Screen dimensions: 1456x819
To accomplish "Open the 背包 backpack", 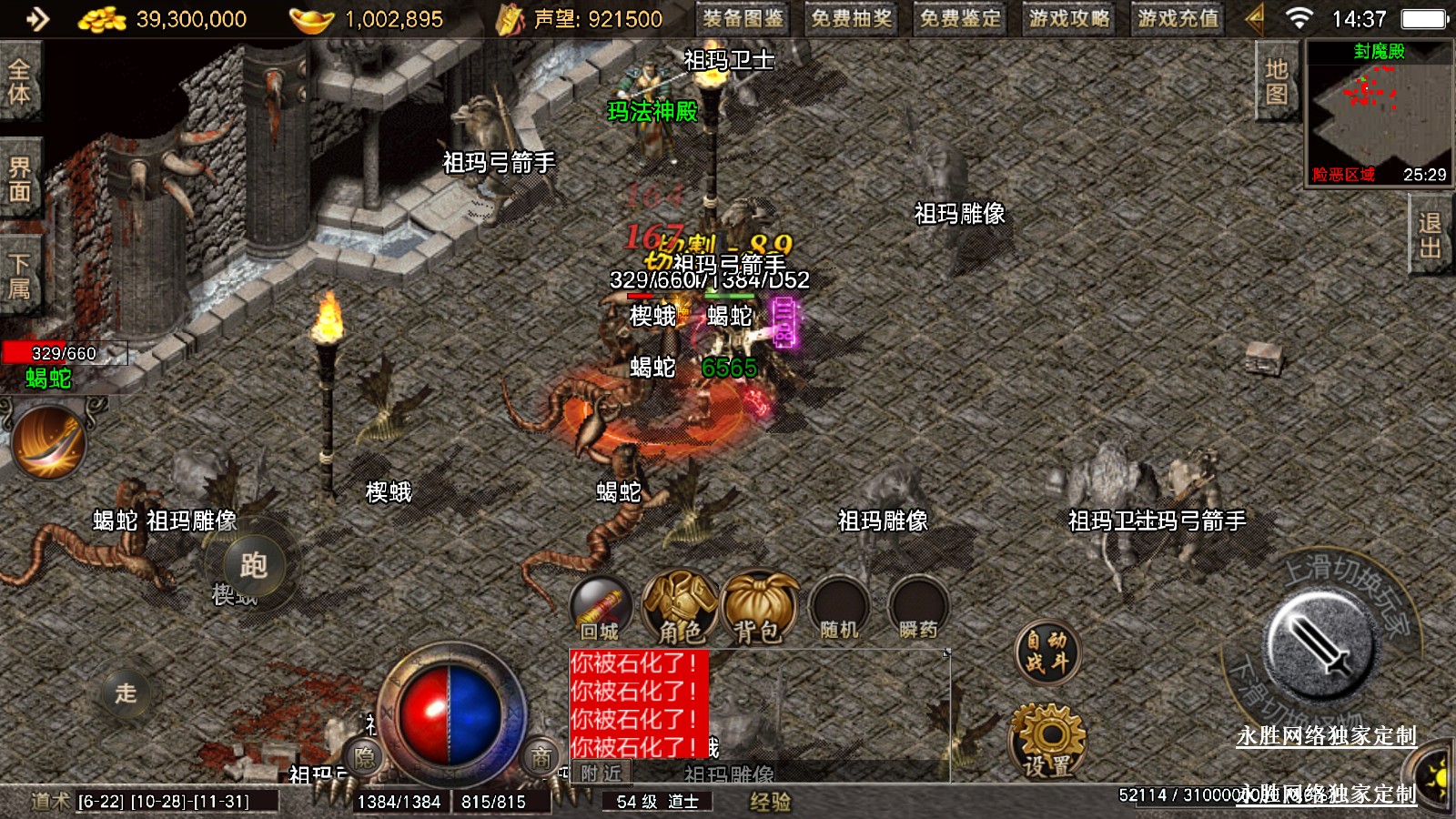I will click(x=759, y=608).
